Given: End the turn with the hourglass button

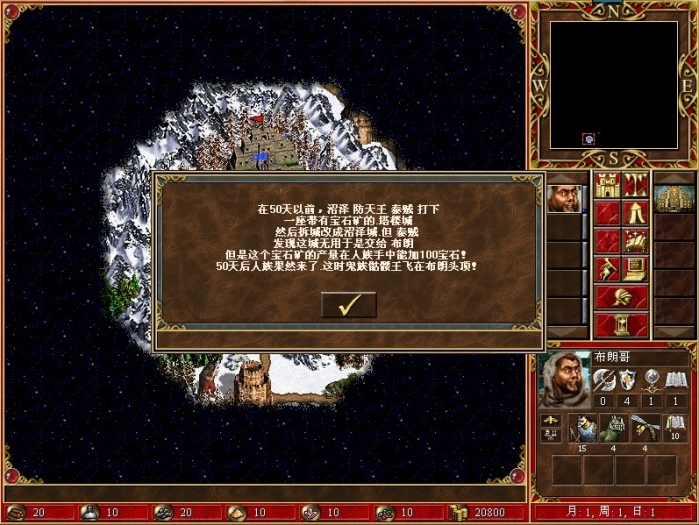Looking at the screenshot, I should (621, 325).
